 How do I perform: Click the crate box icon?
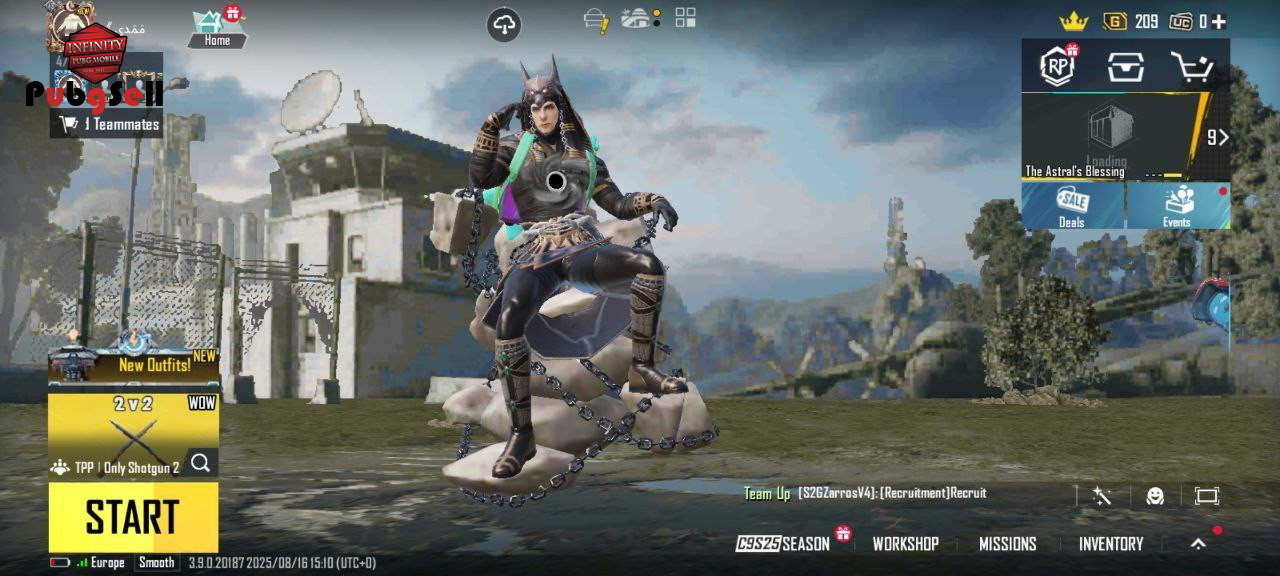(1125, 67)
